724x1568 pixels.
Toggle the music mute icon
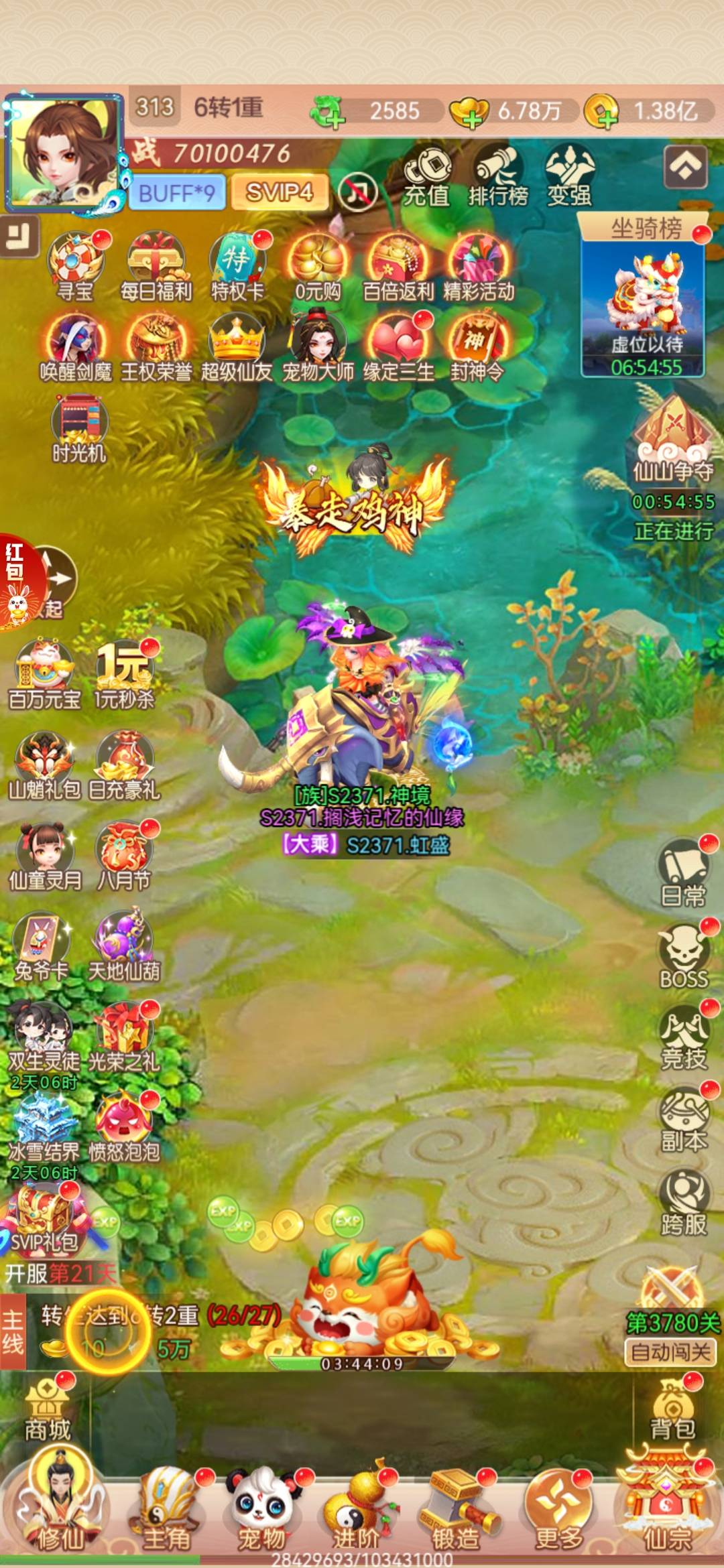click(x=359, y=193)
